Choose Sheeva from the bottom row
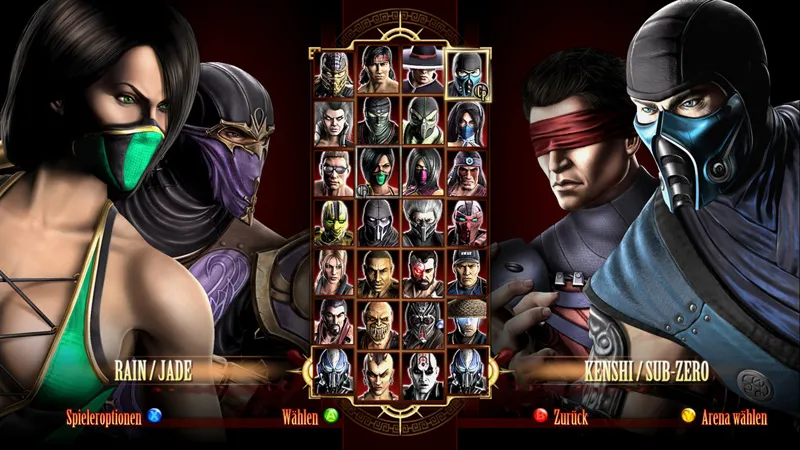This screenshot has width=800, height=450. [377, 374]
